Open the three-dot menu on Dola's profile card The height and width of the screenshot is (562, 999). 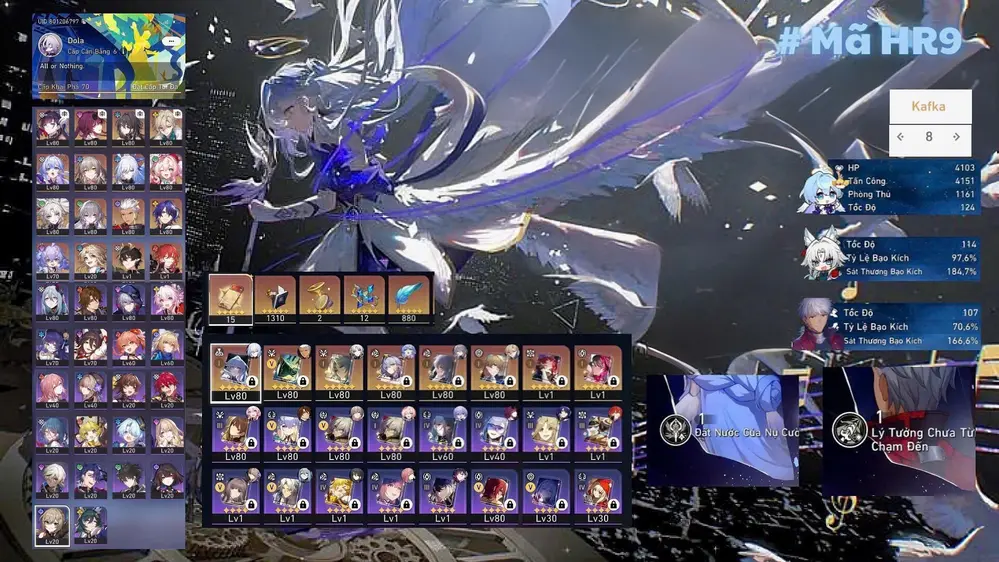(171, 42)
